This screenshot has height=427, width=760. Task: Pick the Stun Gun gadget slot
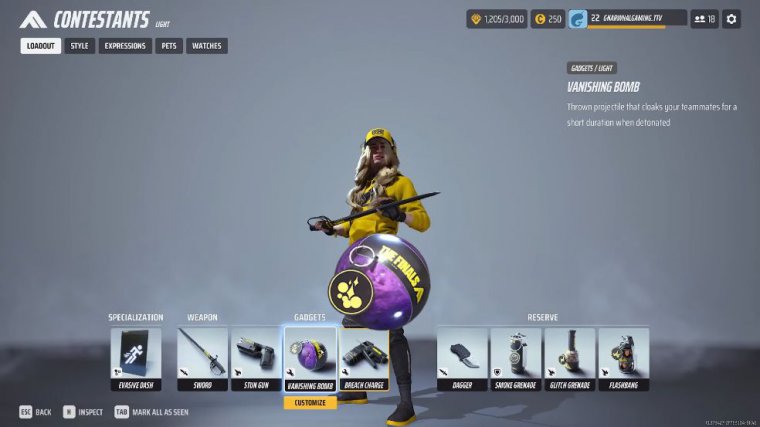point(255,359)
